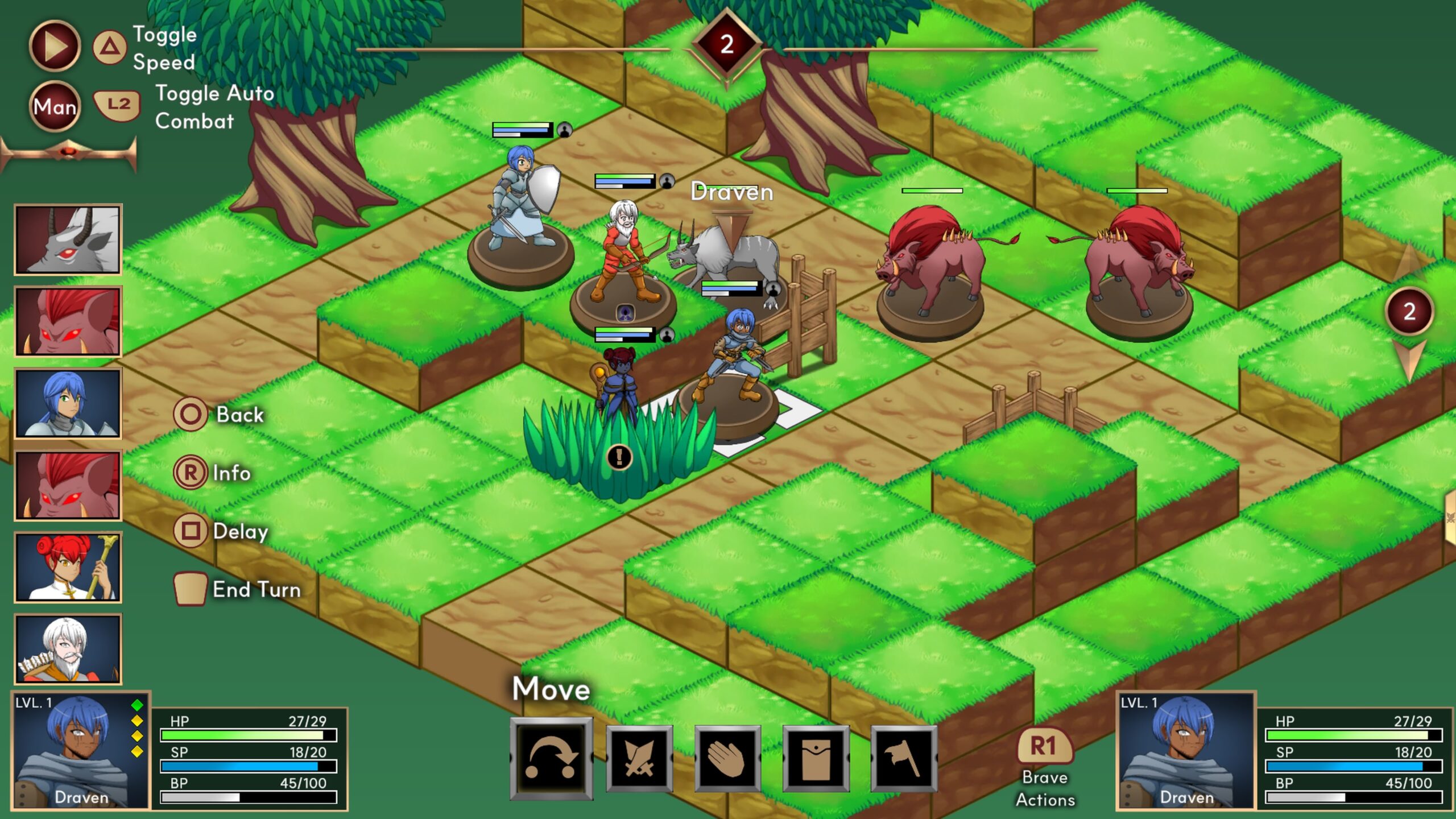The image size is (1456, 819).
Task: Select the white-haired archer turn portrait
Action: [68, 649]
